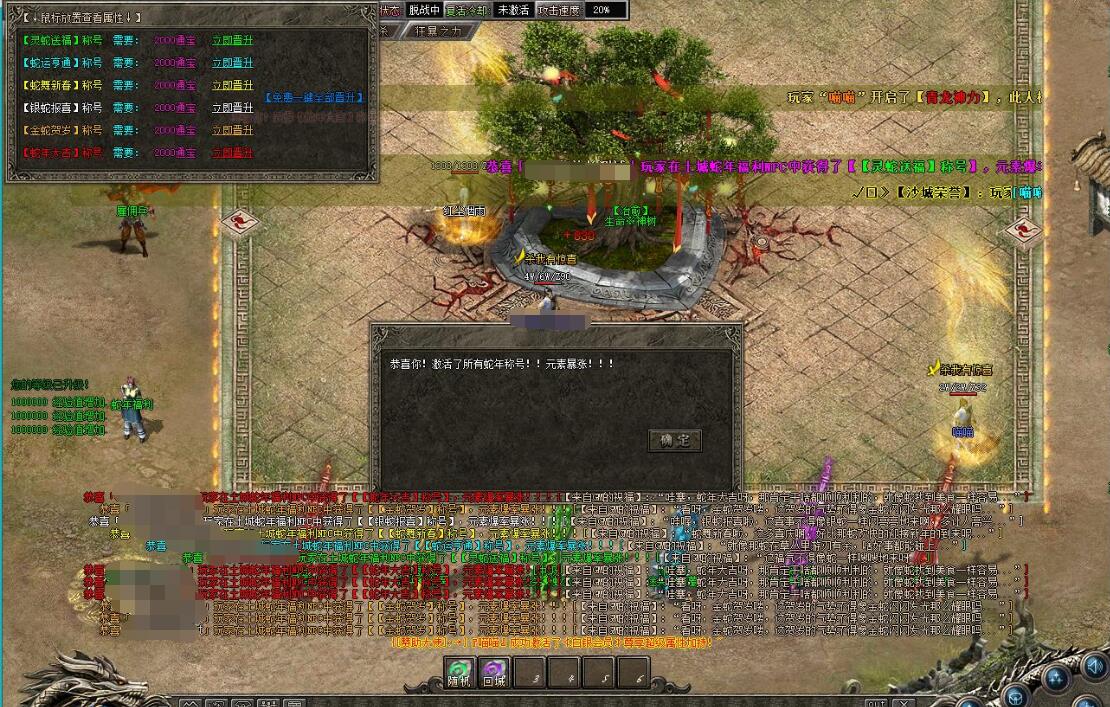Click 立即晋升 for the 蛇运亨通 title
Image resolution: width=1110 pixels, height=707 pixels.
coord(232,63)
